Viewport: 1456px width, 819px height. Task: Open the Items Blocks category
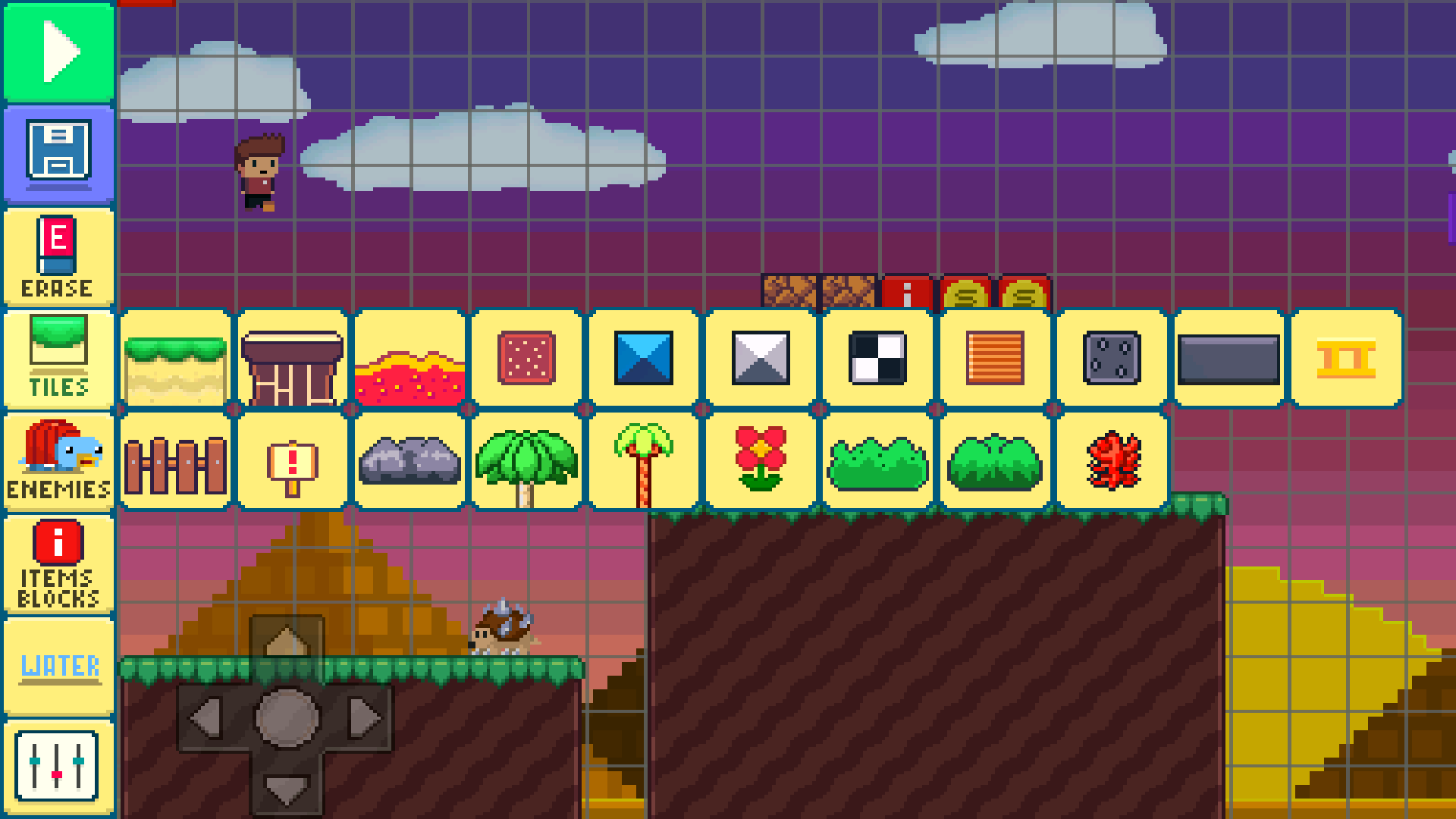coord(58,563)
